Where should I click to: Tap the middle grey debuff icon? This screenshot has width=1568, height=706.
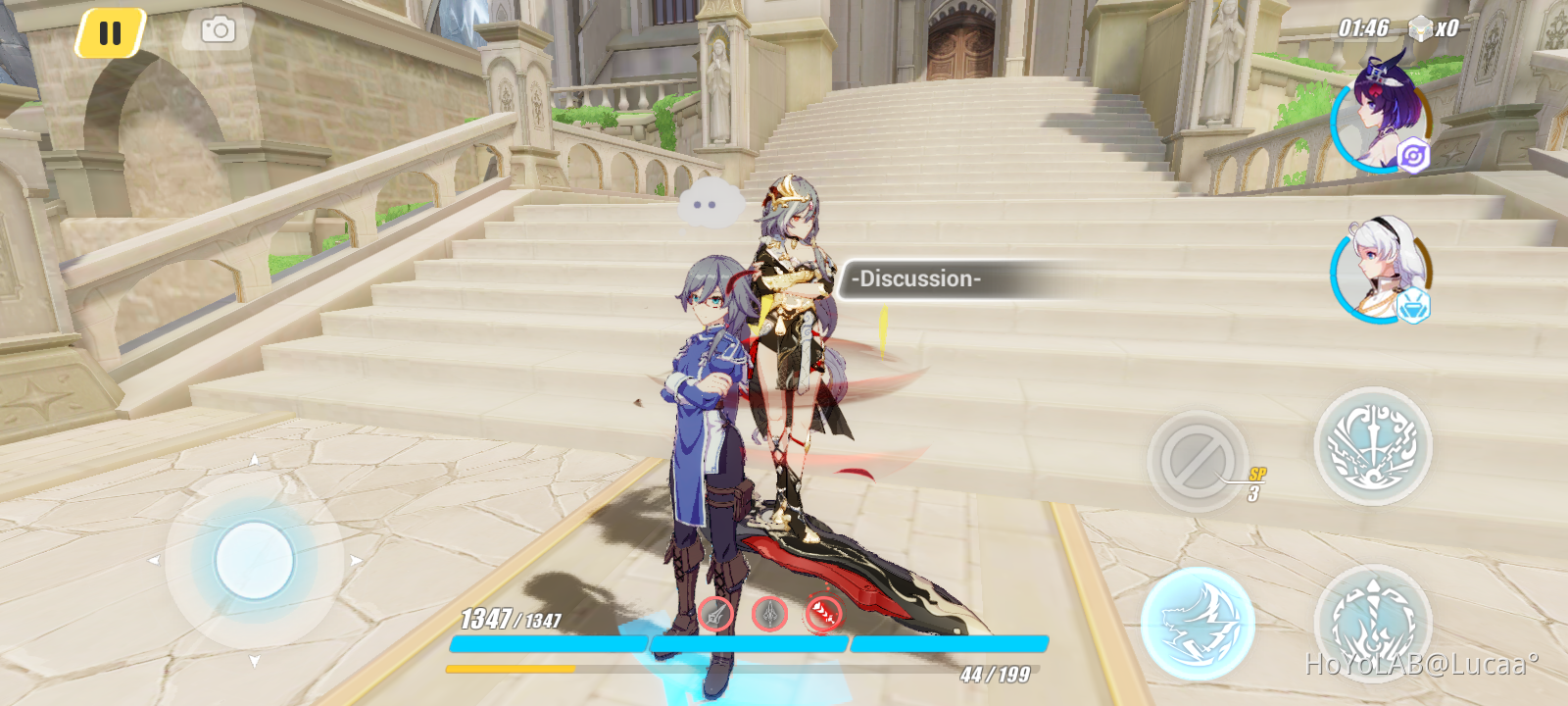pyautogui.click(x=770, y=615)
